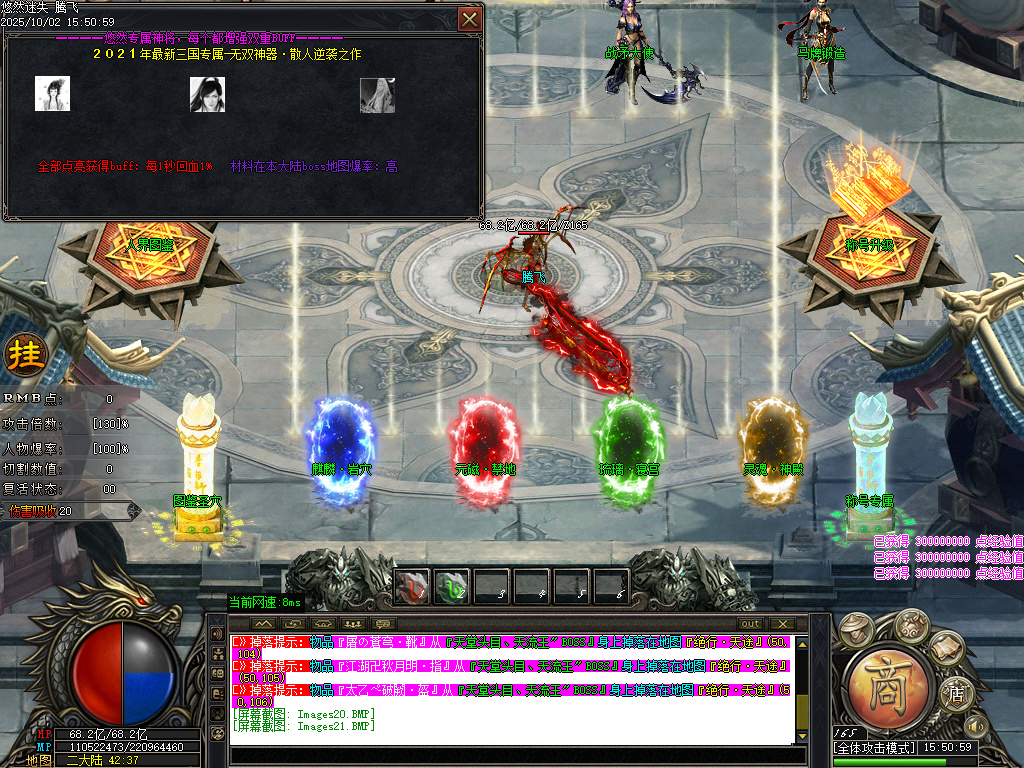Select the female general portrait with hair flower
Screen dimensions: 1024x768
click(x=52, y=94)
